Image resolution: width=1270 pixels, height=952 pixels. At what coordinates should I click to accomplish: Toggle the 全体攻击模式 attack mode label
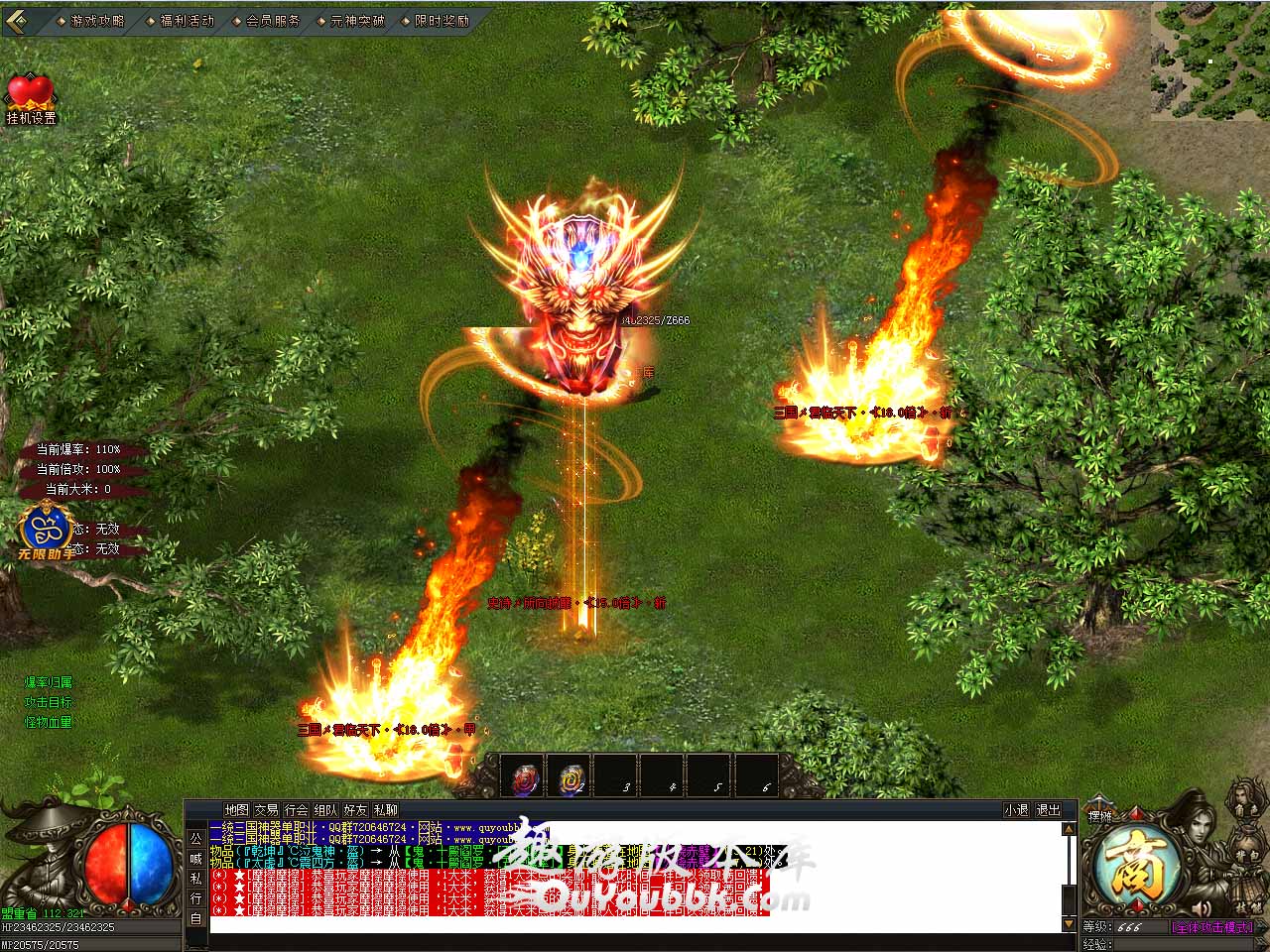coord(1211,927)
